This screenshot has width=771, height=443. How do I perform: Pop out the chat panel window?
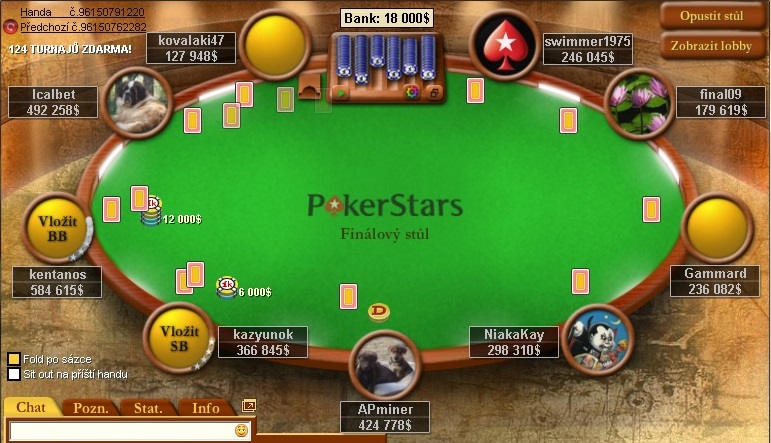click(x=249, y=405)
